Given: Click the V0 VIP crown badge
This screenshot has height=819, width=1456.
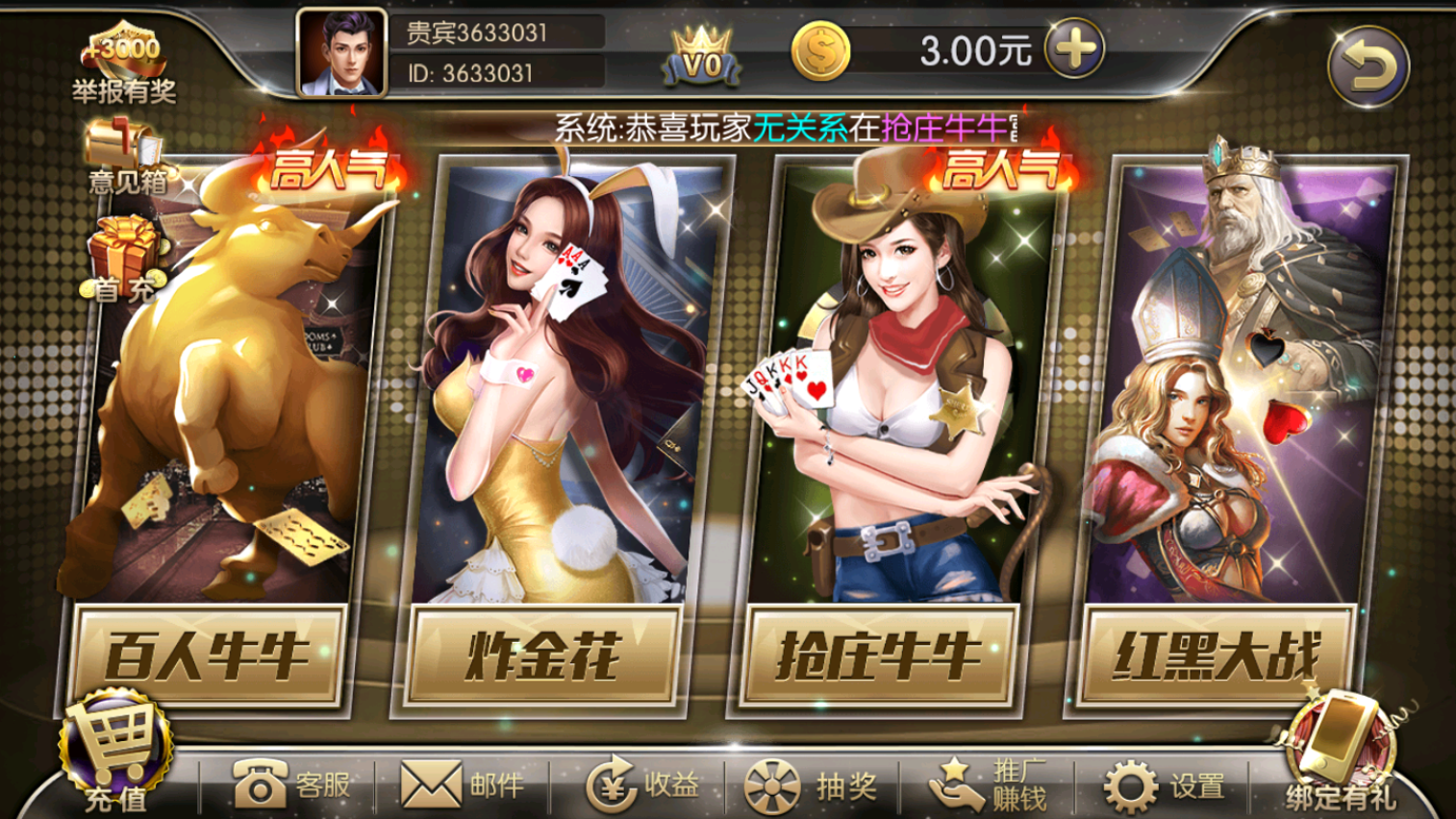Looking at the screenshot, I should 701,53.
